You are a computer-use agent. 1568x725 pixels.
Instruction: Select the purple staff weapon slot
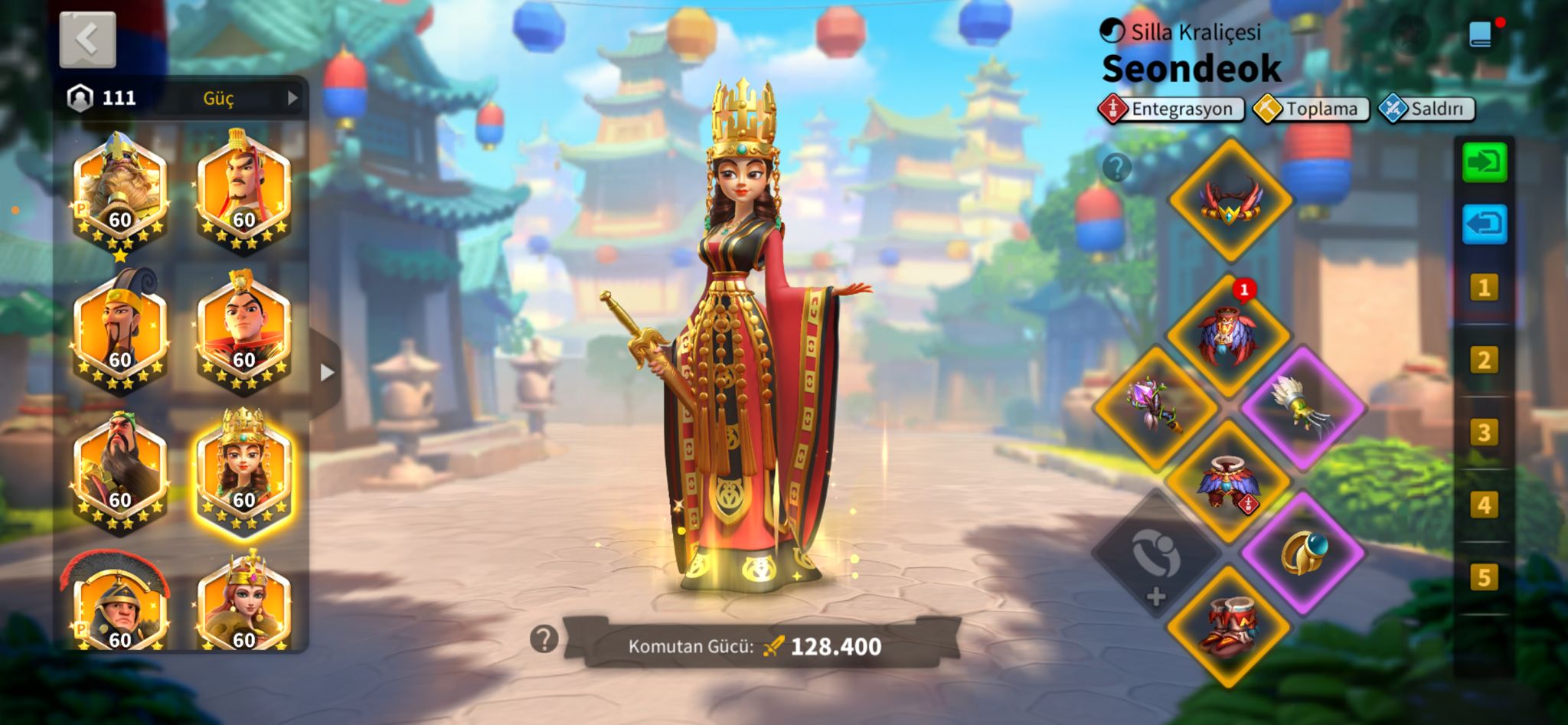[1155, 407]
